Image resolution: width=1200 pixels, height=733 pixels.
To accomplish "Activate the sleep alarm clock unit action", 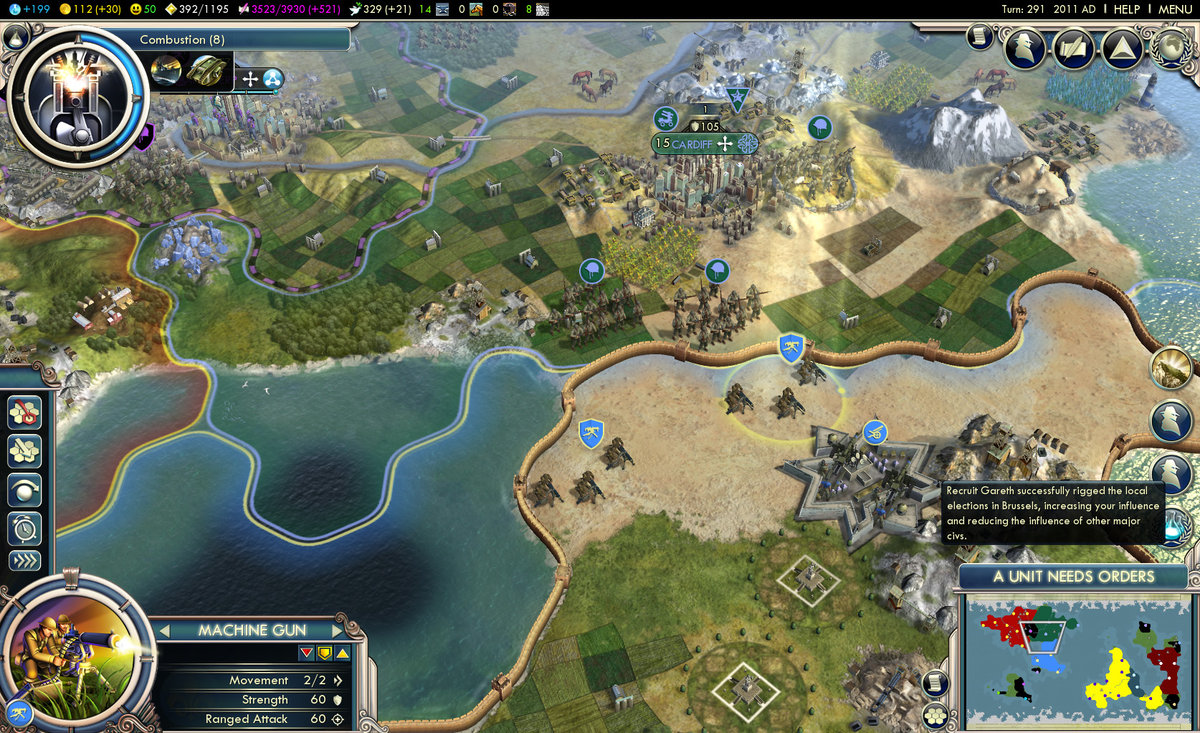I will click(x=24, y=525).
